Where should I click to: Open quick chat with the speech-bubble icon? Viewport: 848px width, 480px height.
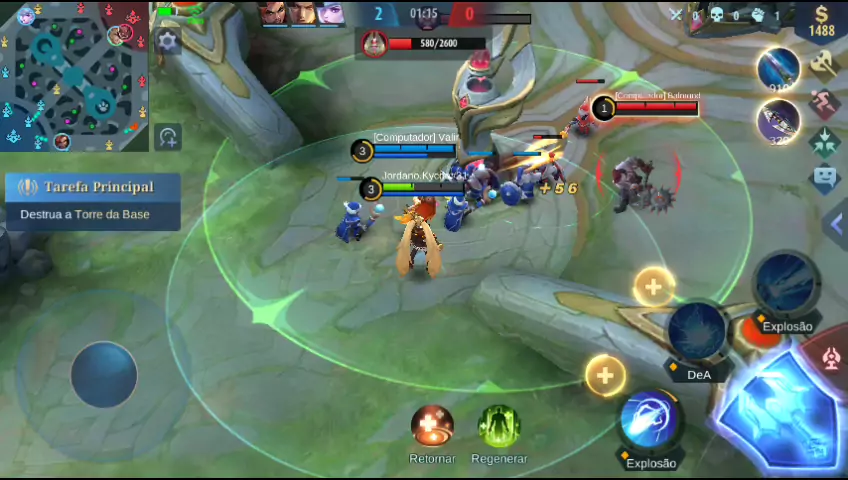click(825, 179)
